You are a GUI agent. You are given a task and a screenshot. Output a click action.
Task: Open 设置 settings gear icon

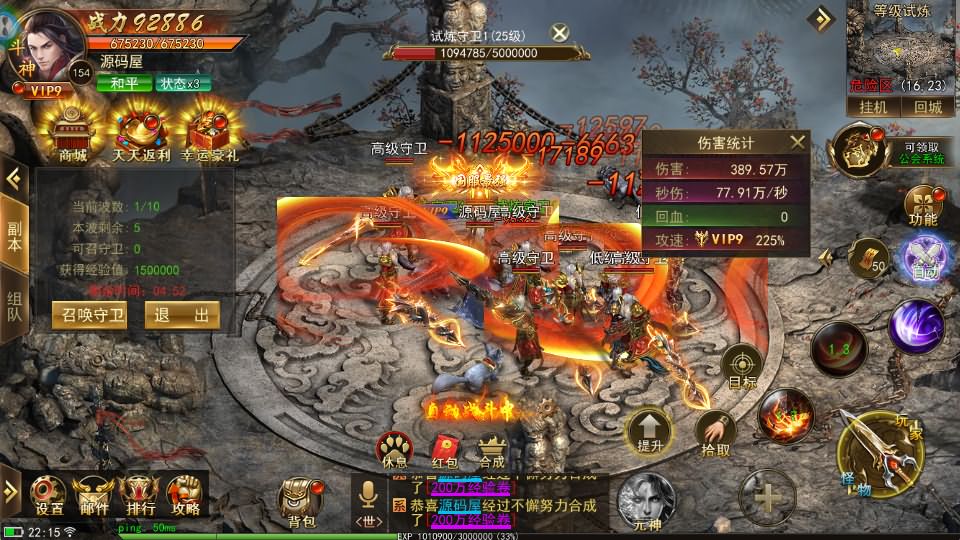(x=50, y=494)
